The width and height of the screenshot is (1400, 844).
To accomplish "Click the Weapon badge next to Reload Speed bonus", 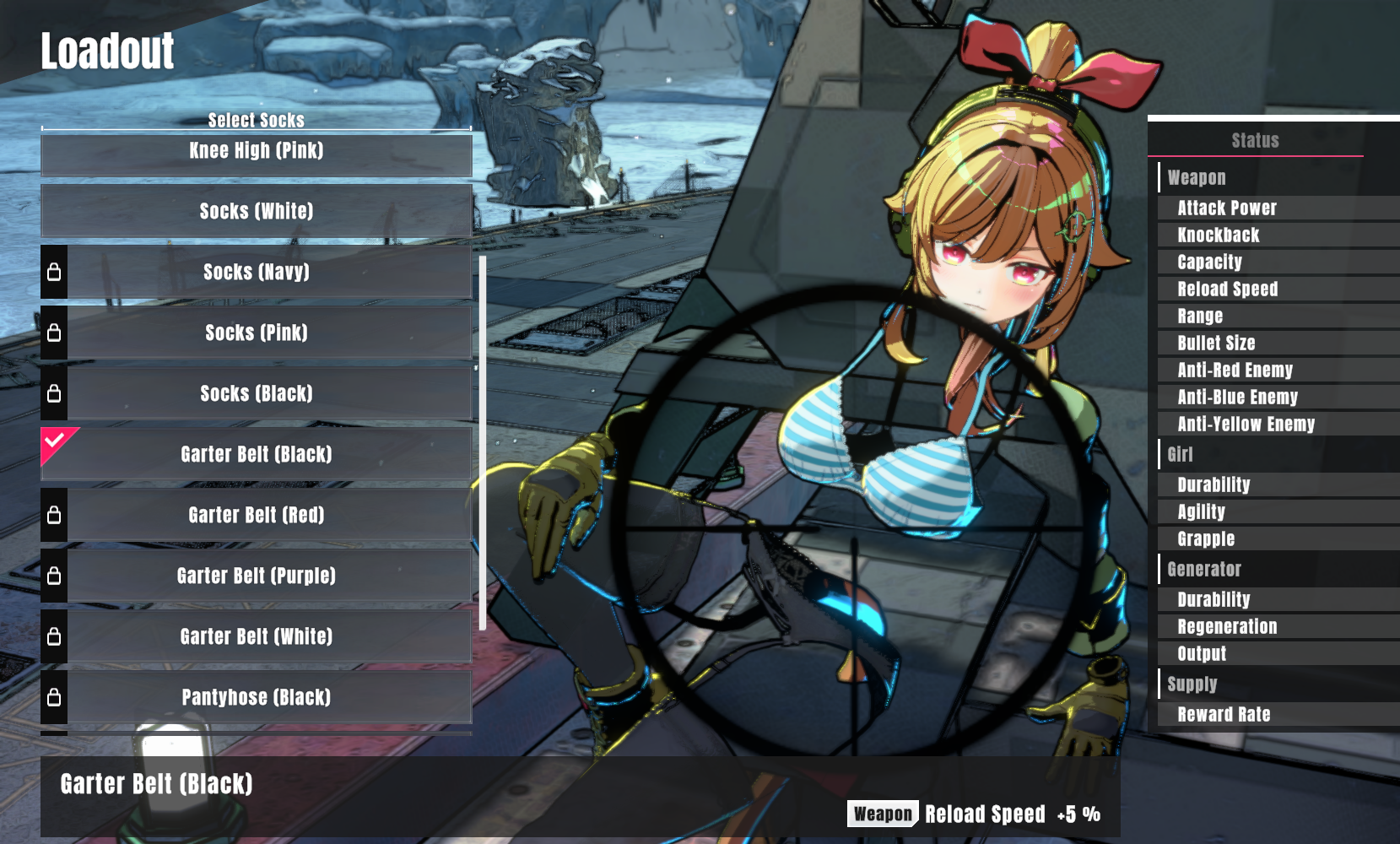I will coord(882,814).
